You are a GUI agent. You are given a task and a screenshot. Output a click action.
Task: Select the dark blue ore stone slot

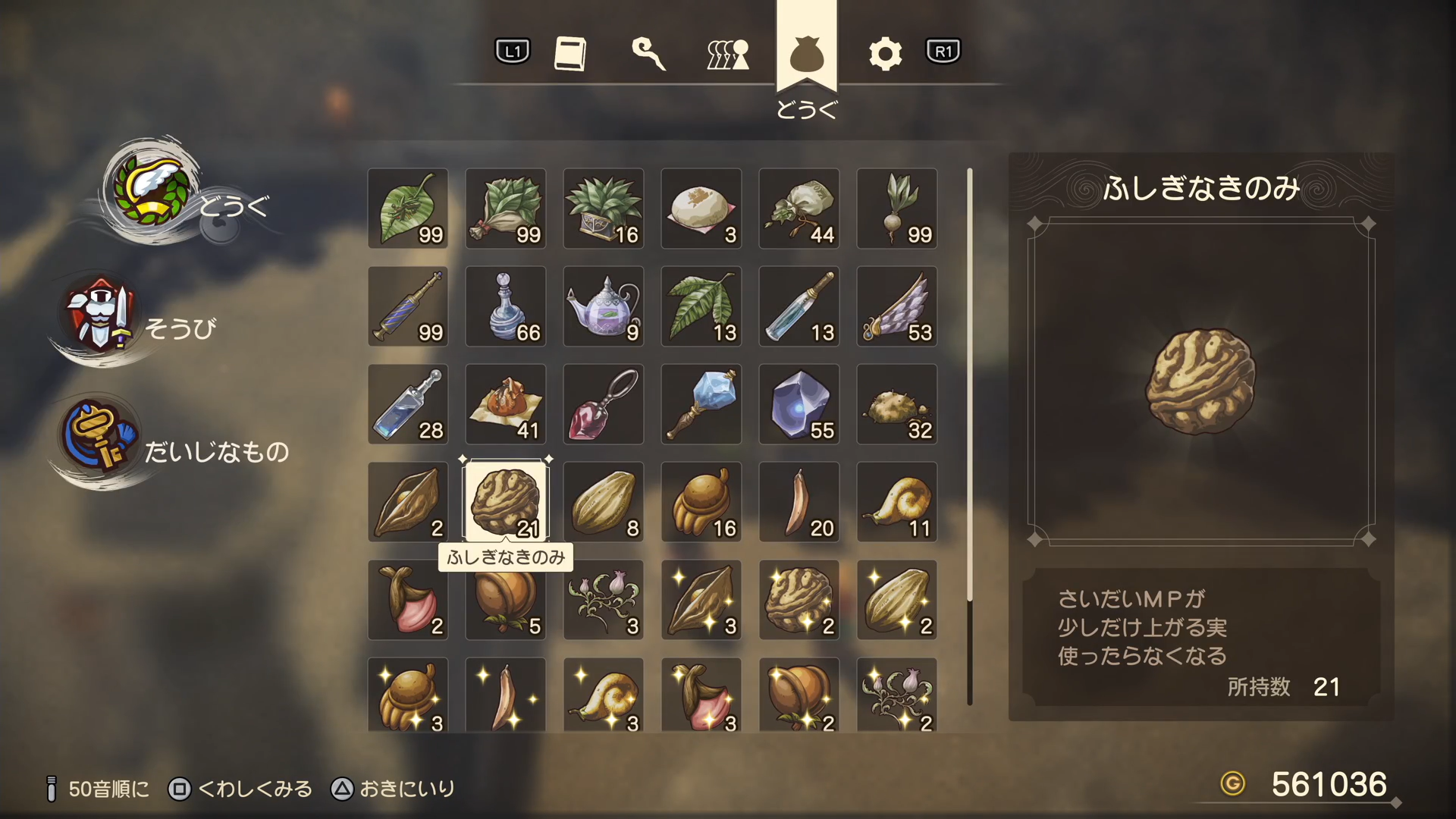click(x=799, y=404)
